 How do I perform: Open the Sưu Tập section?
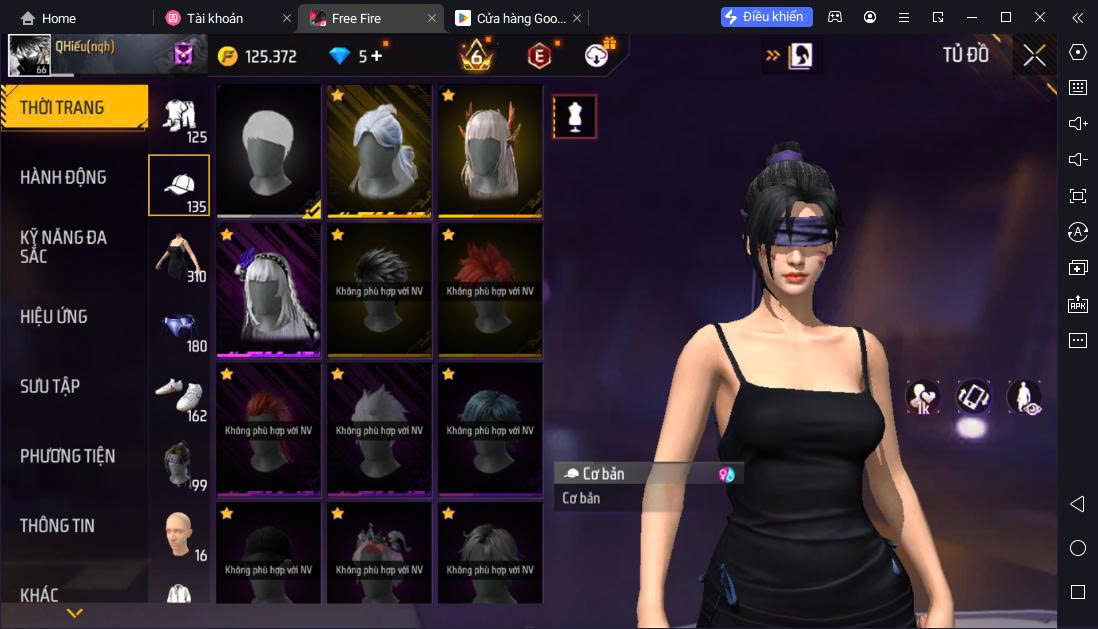point(50,386)
